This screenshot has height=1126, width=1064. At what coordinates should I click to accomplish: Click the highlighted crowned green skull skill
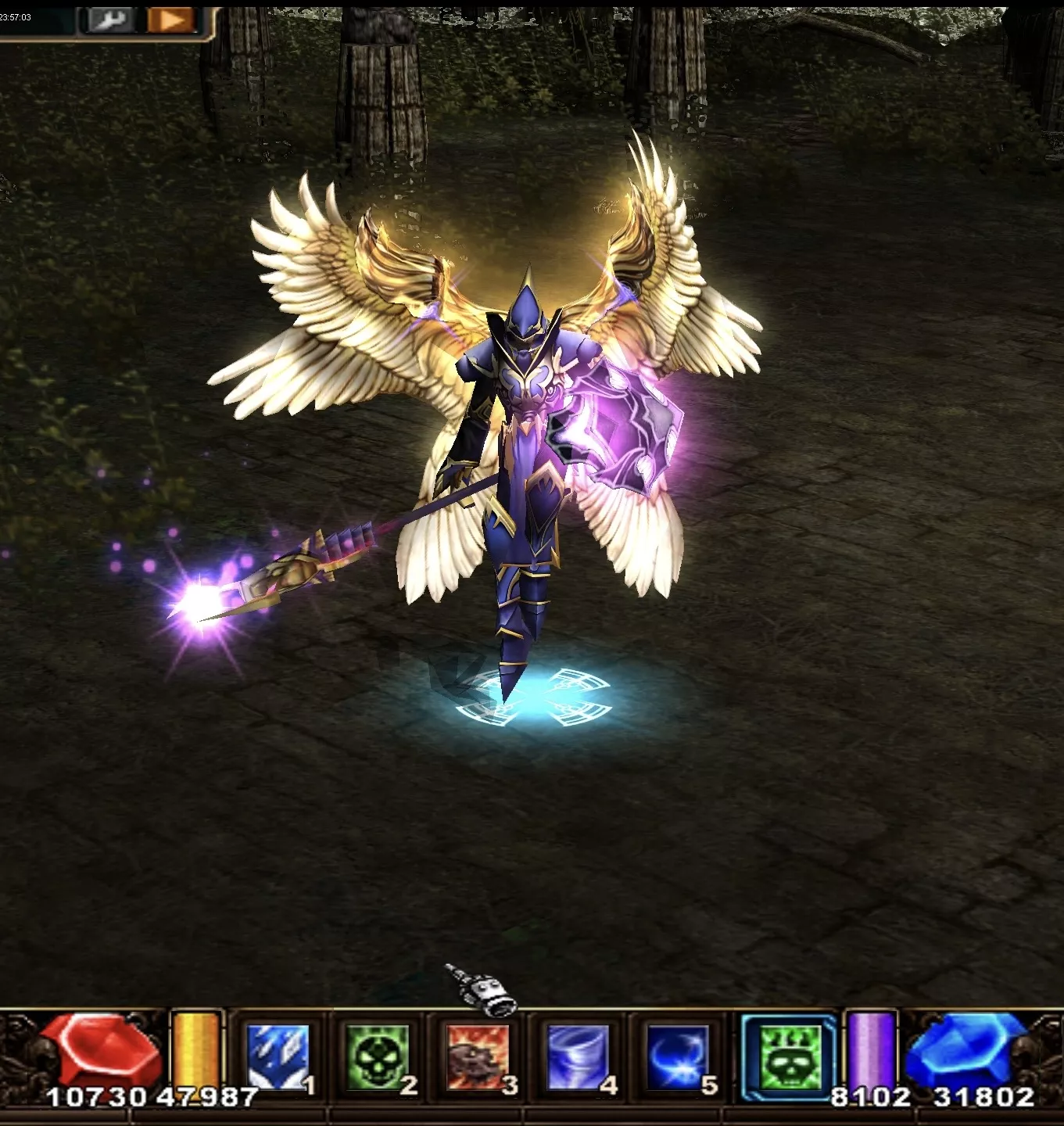tap(789, 1058)
